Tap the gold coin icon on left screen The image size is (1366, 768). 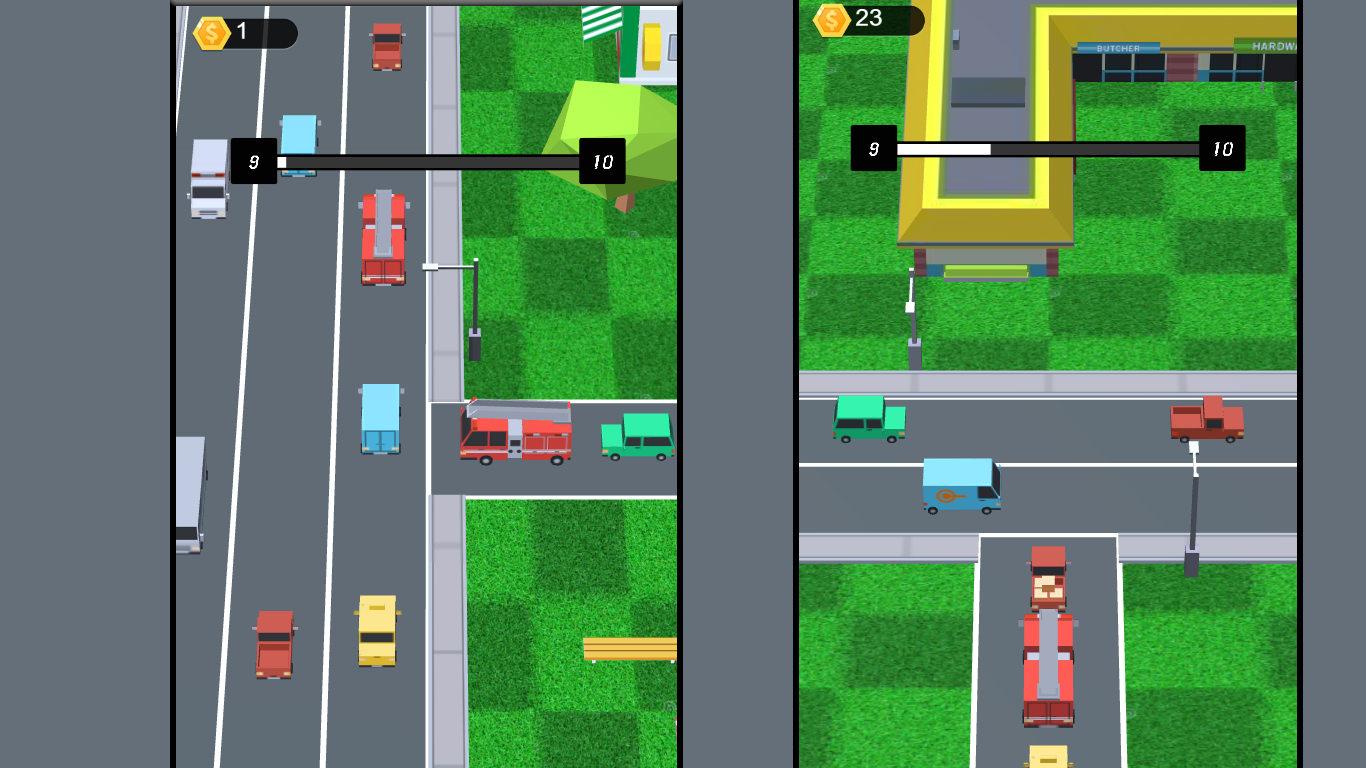point(210,33)
